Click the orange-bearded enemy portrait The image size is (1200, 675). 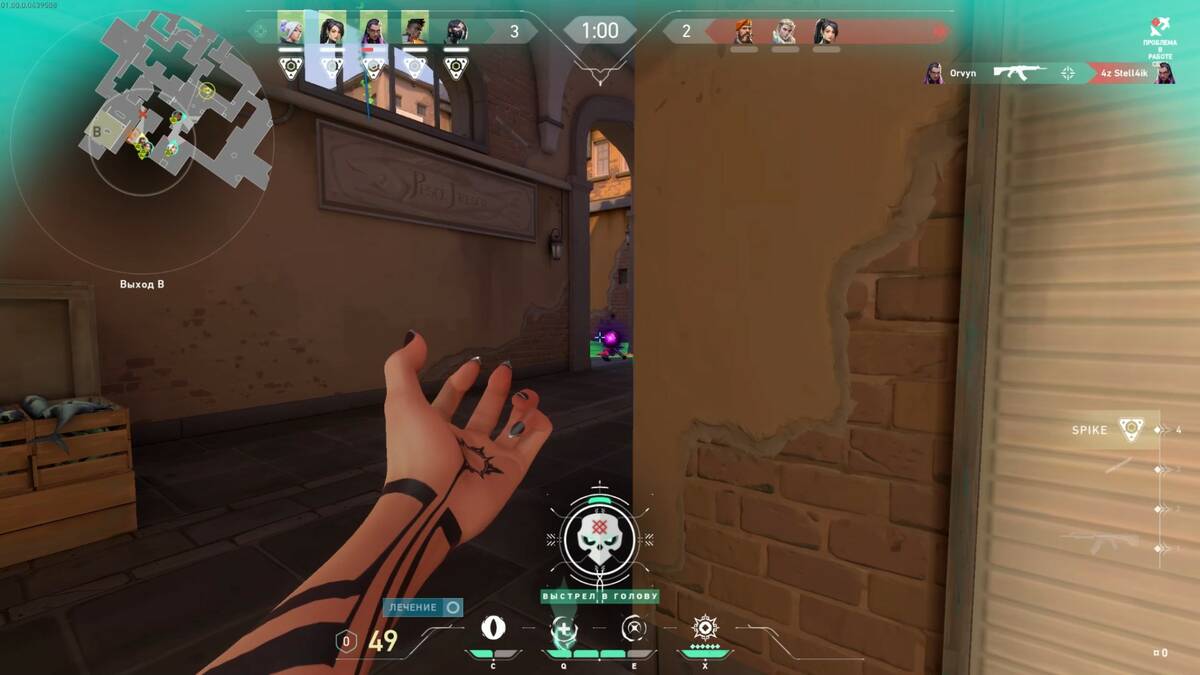[744, 32]
